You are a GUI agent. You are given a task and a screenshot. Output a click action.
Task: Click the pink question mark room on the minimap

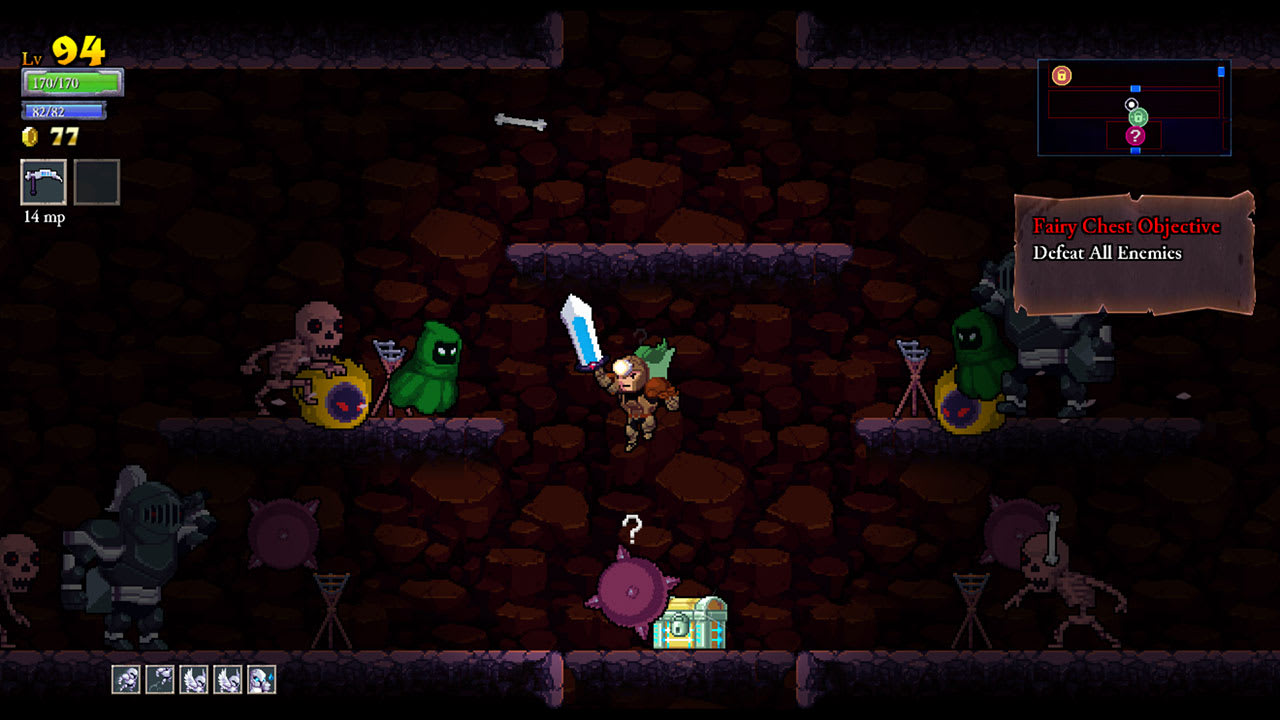point(1135,136)
